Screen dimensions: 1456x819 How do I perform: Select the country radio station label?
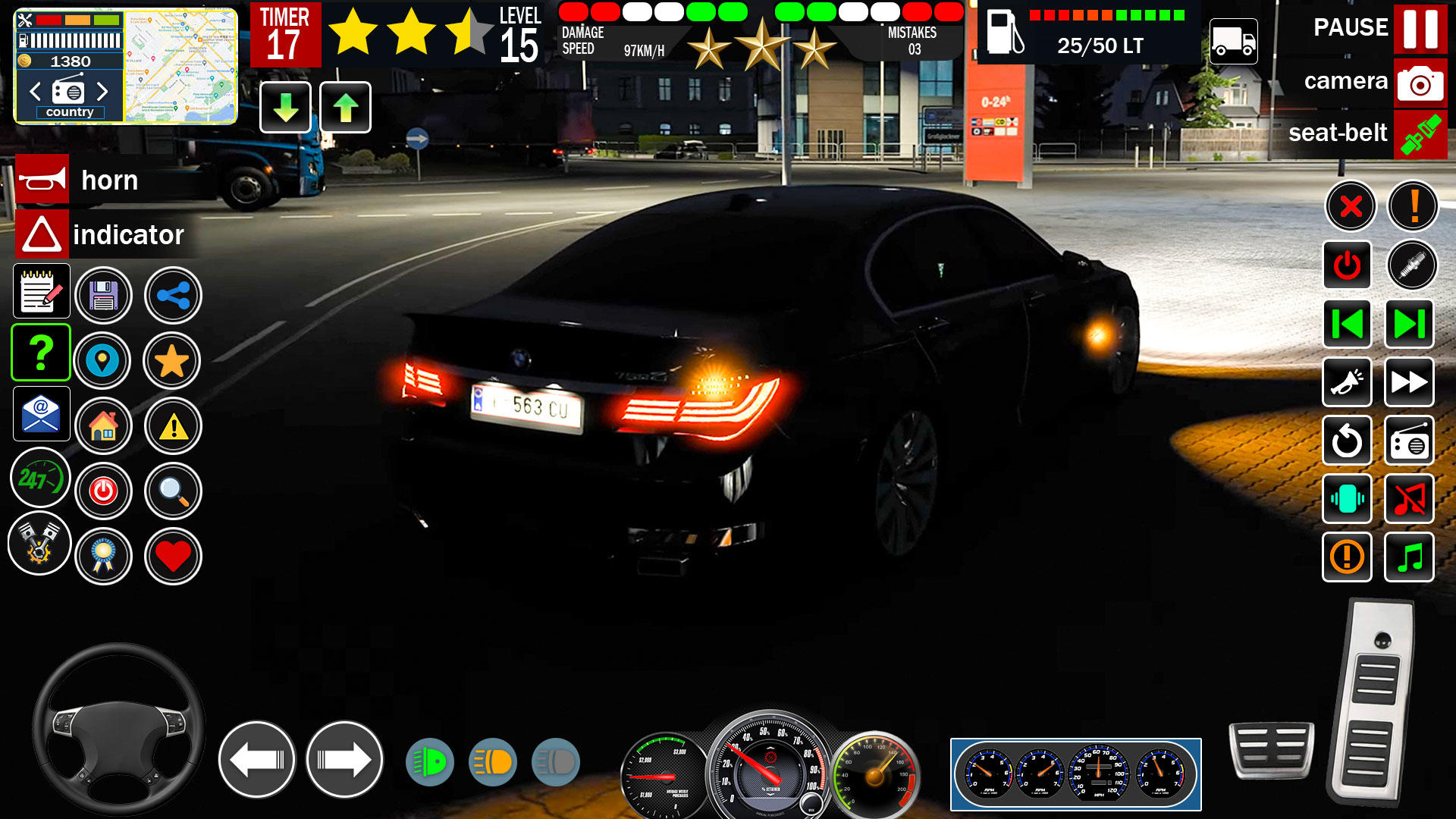coord(71,111)
